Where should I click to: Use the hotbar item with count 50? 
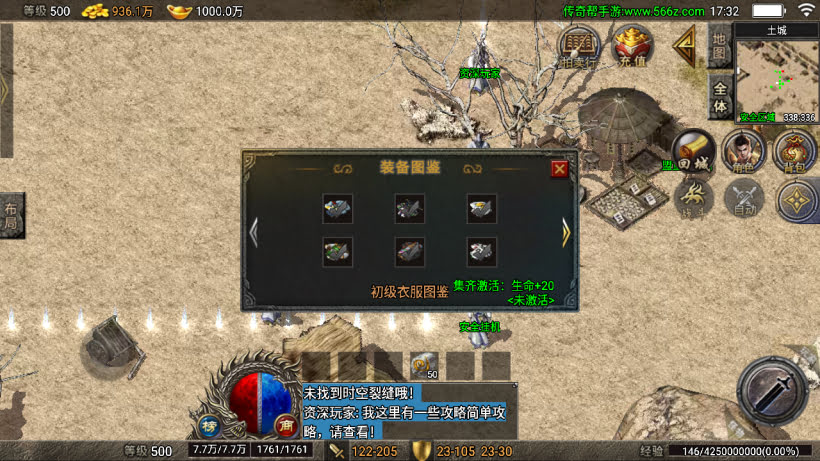[x=423, y=366]
